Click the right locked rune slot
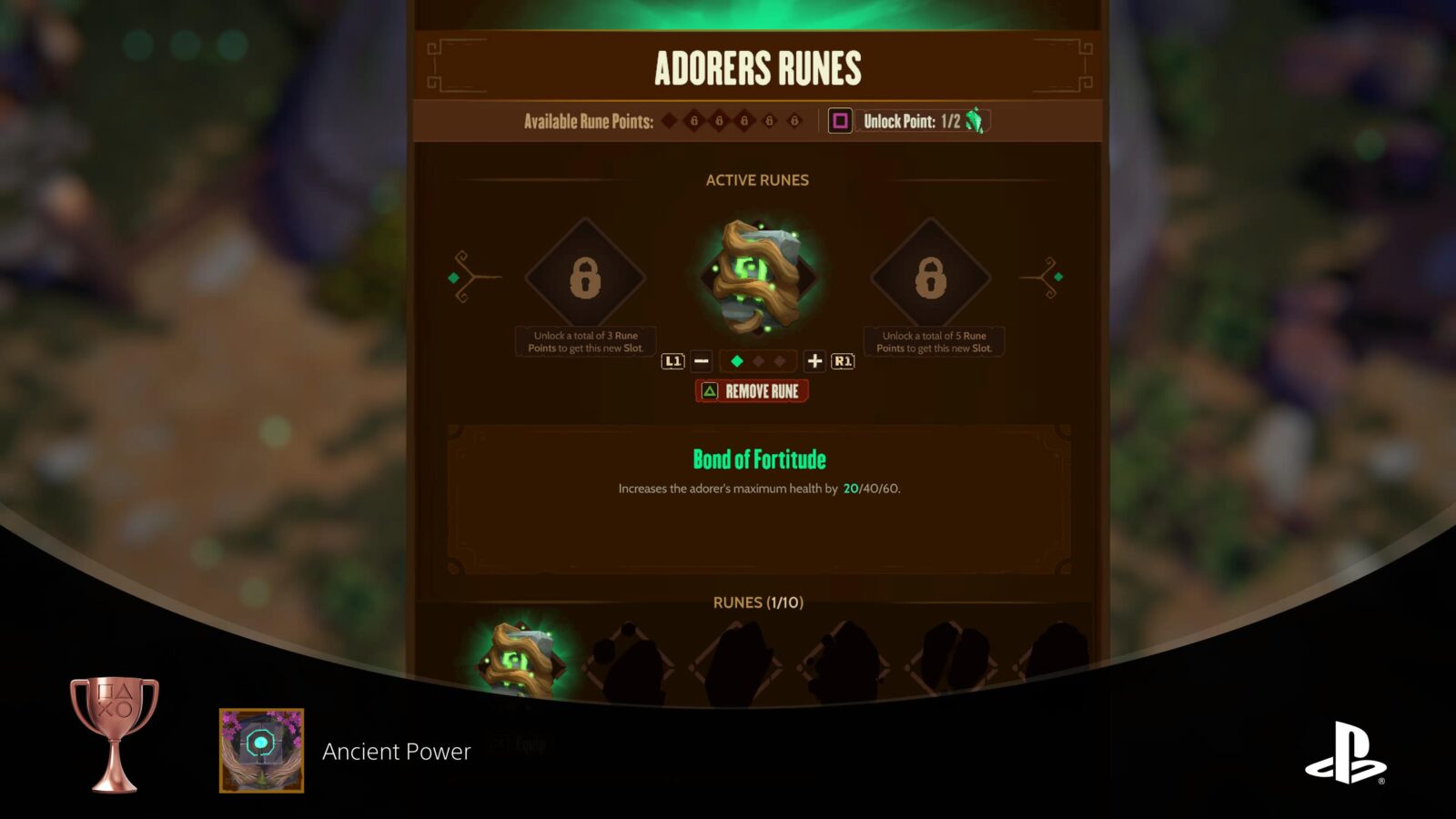This screenshot has height=819, width=1456. click(x=933, y=278)
